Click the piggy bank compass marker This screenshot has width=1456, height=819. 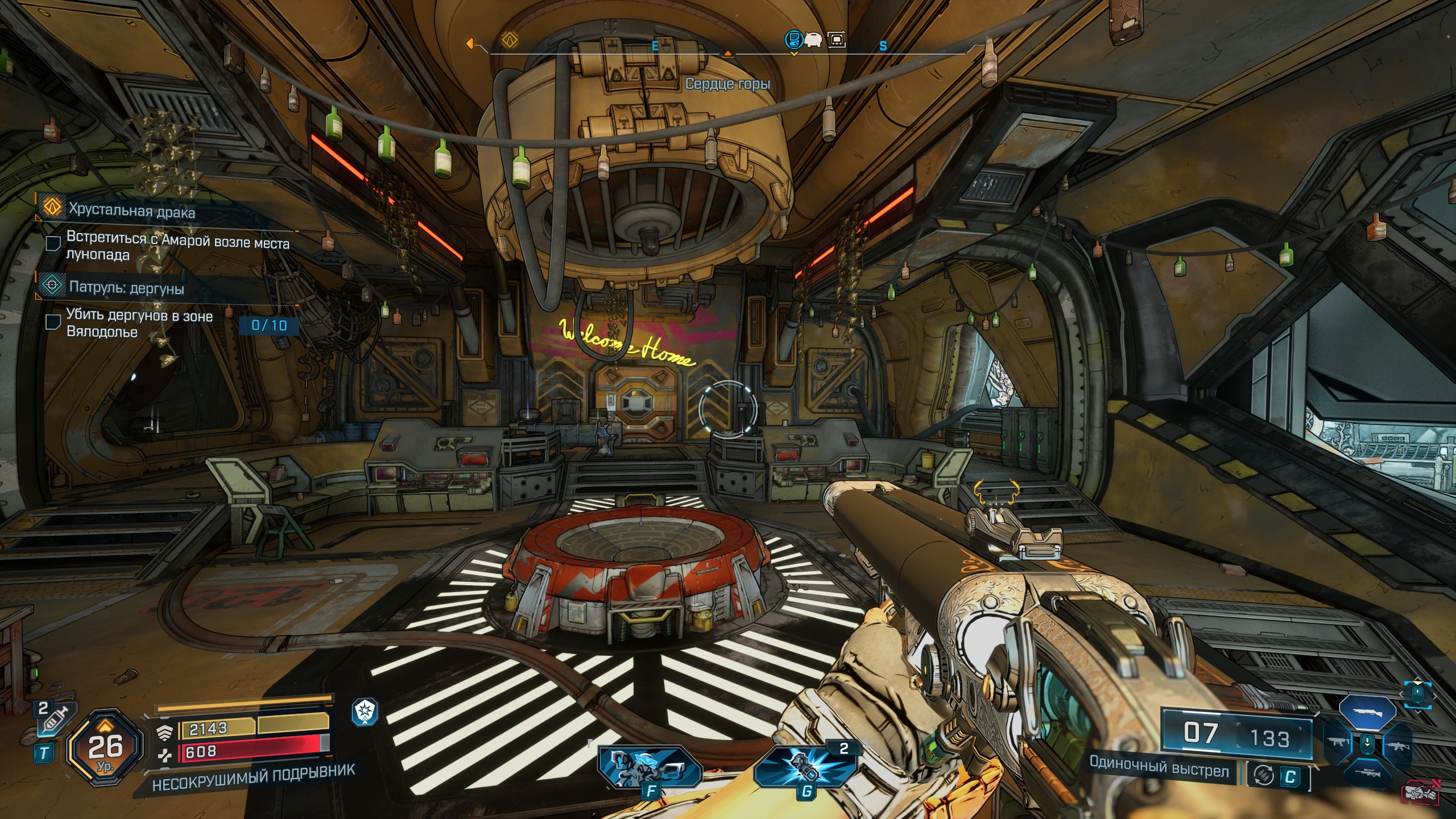coord(813,40)
